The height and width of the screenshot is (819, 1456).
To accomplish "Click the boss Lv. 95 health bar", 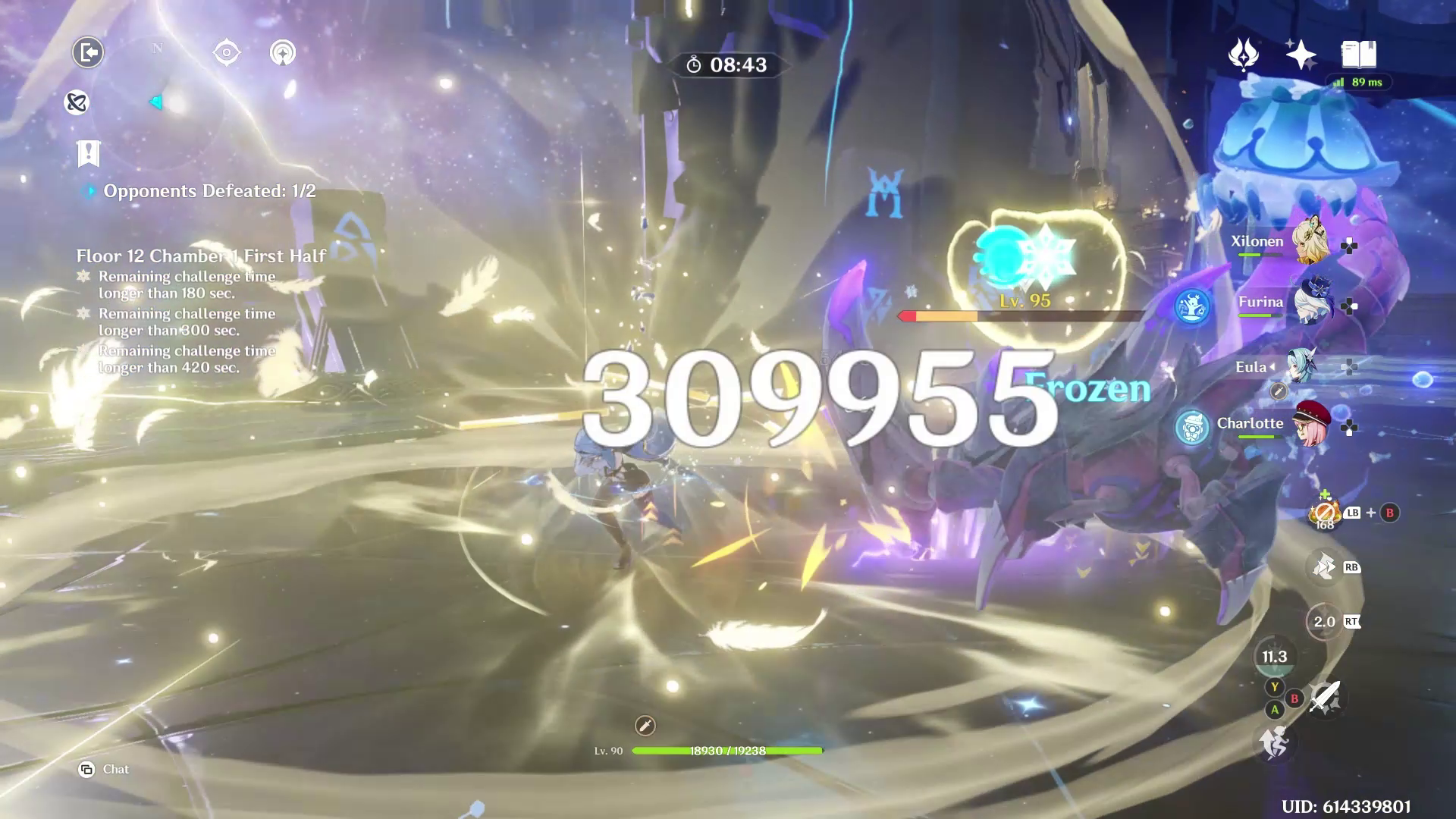I will (x=1024, y=317).
